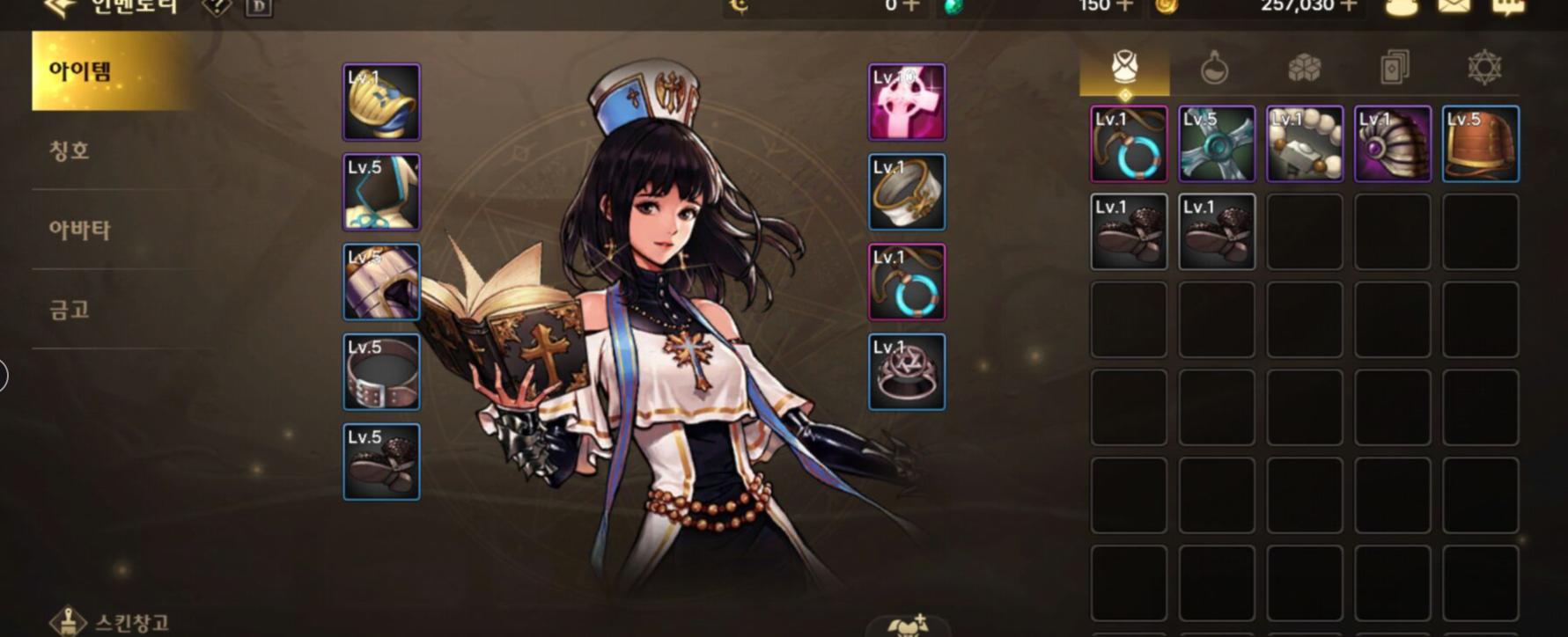Open the consumables potion tab
This screenshot has width=1568, height=637.
click(x=1214, y=68)
